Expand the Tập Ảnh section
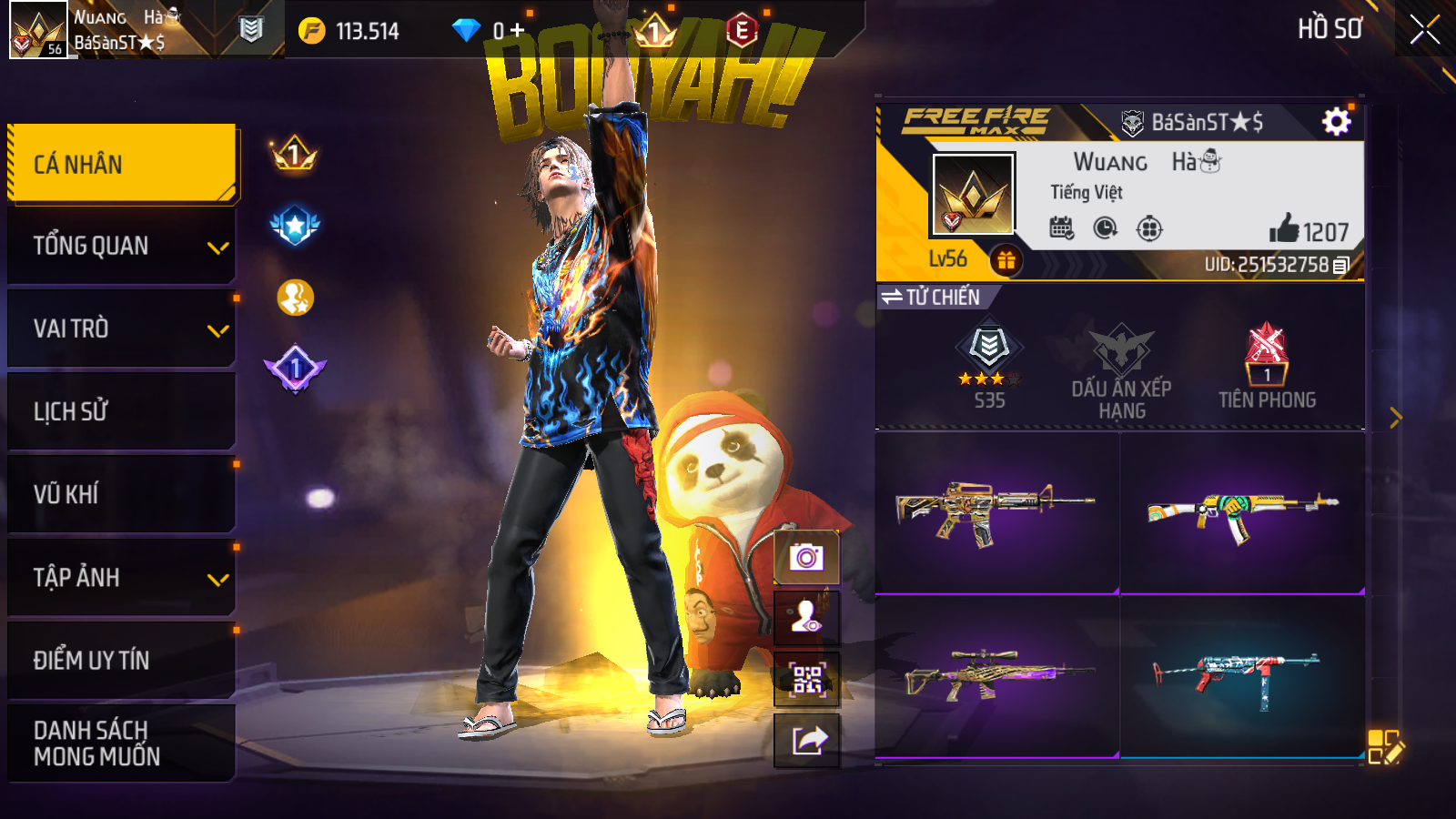1456x819 pixels. click(x=122, y=577)
